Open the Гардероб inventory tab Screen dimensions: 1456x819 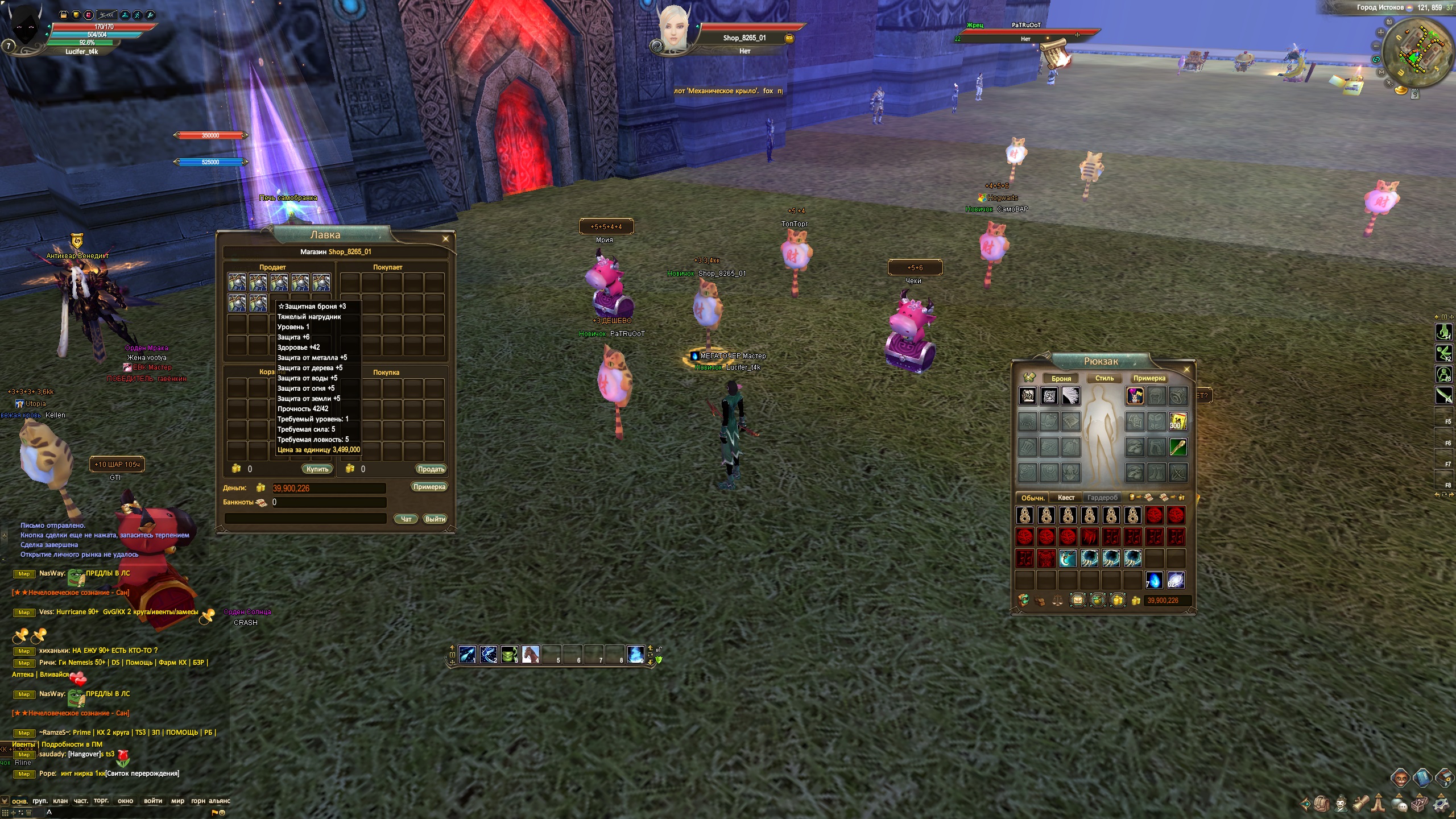point(1102,498)
